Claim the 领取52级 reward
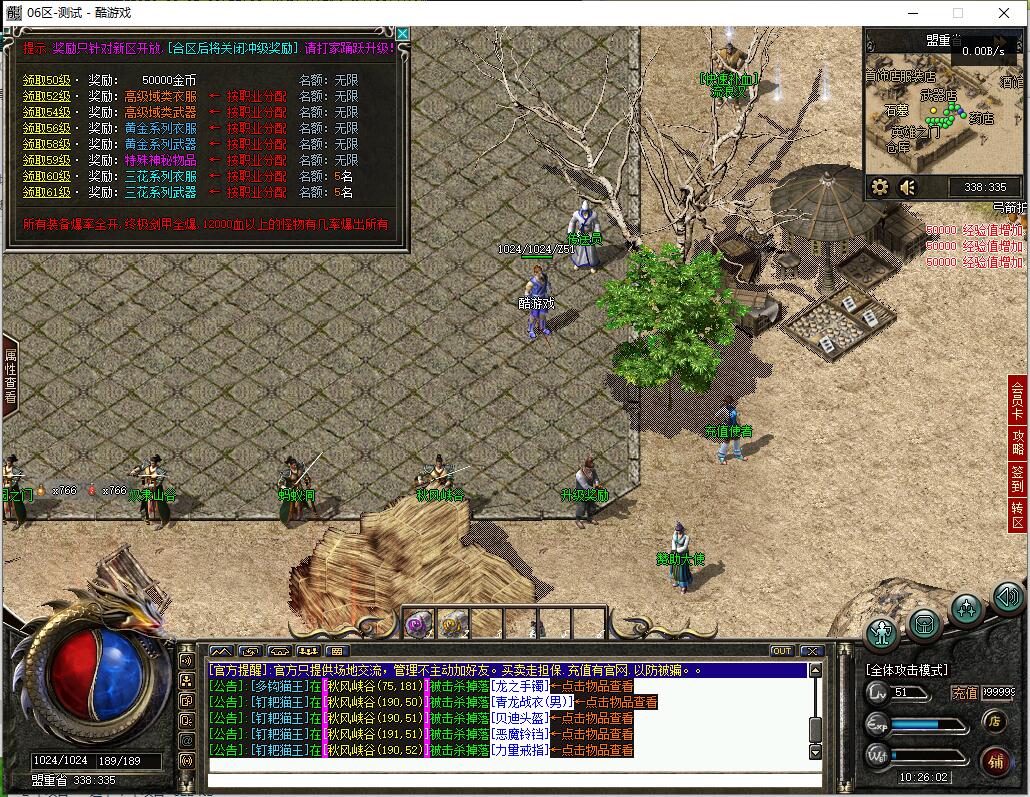 pos(47,96)
